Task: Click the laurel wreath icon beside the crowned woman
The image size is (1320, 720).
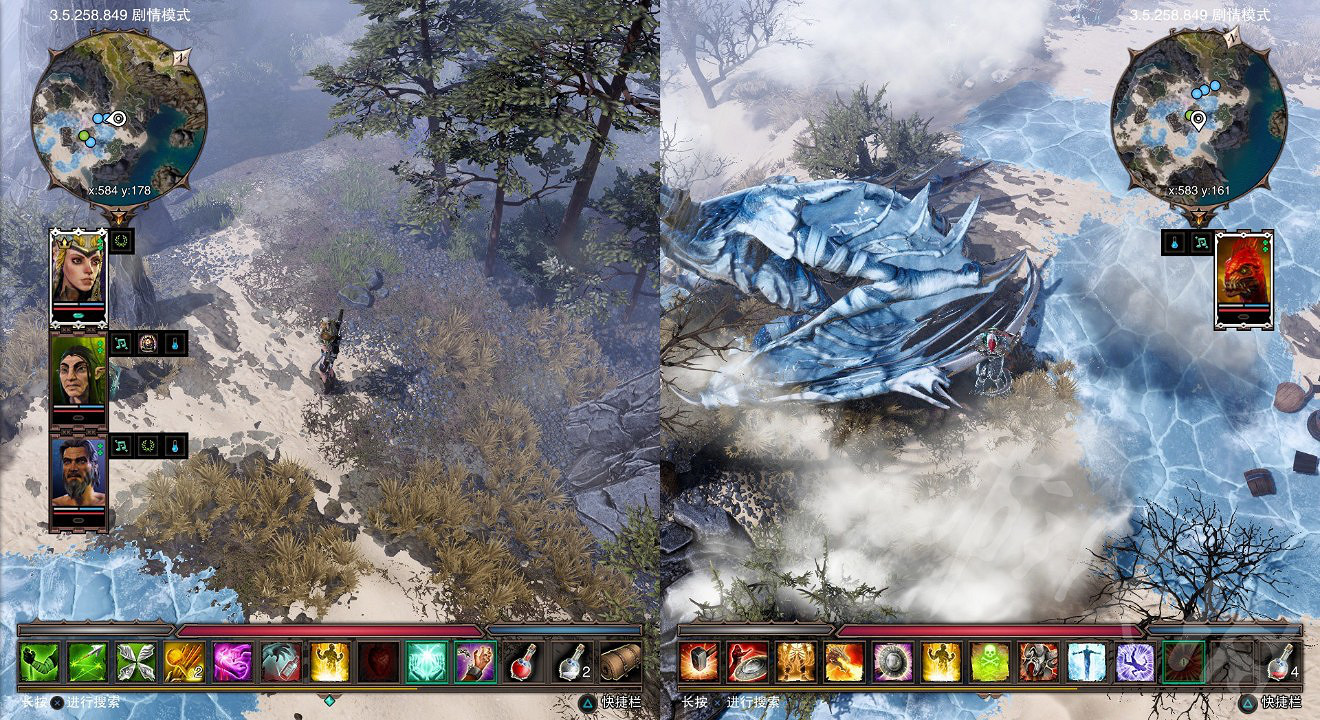Action: click(123, 242)
